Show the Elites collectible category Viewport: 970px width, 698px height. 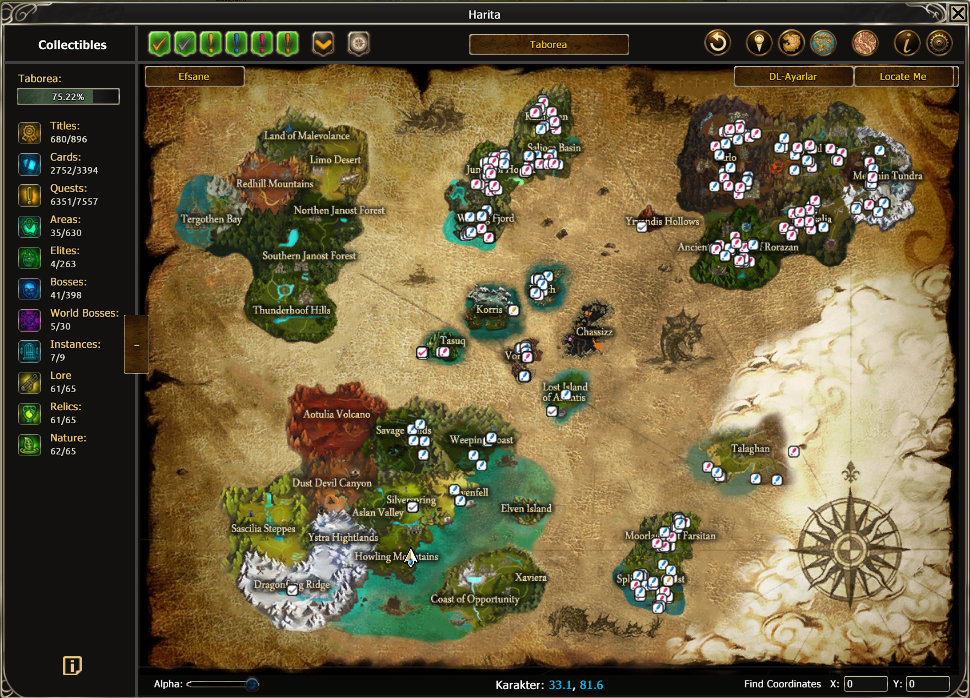pos(30,257)
